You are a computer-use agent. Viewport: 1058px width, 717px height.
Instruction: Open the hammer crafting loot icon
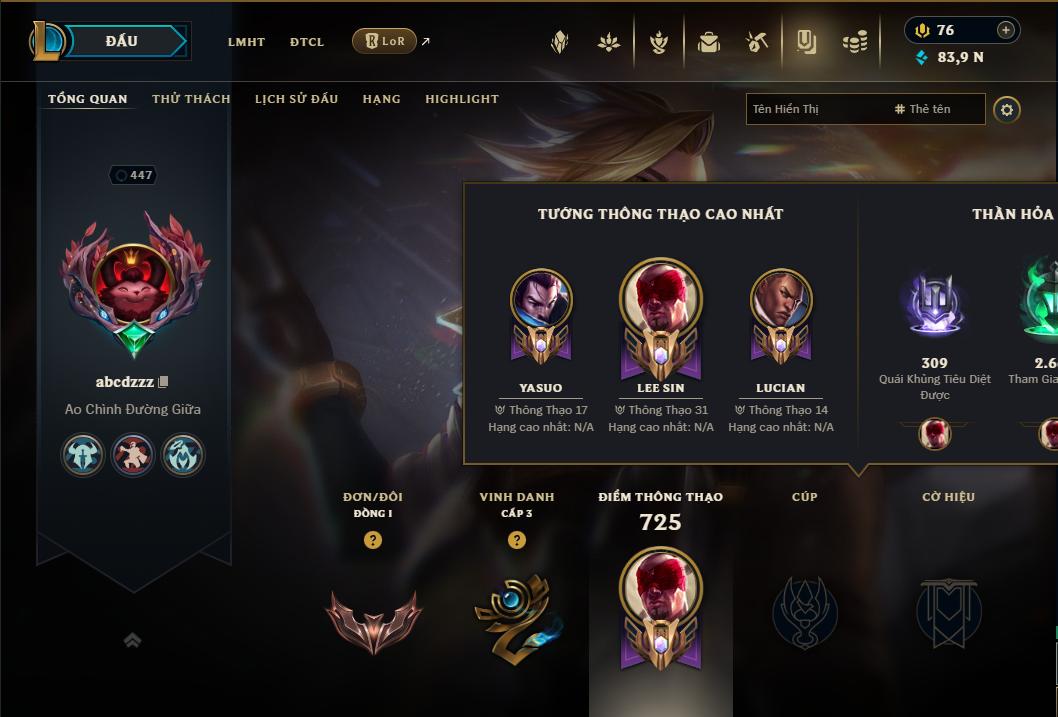point(757,42)
